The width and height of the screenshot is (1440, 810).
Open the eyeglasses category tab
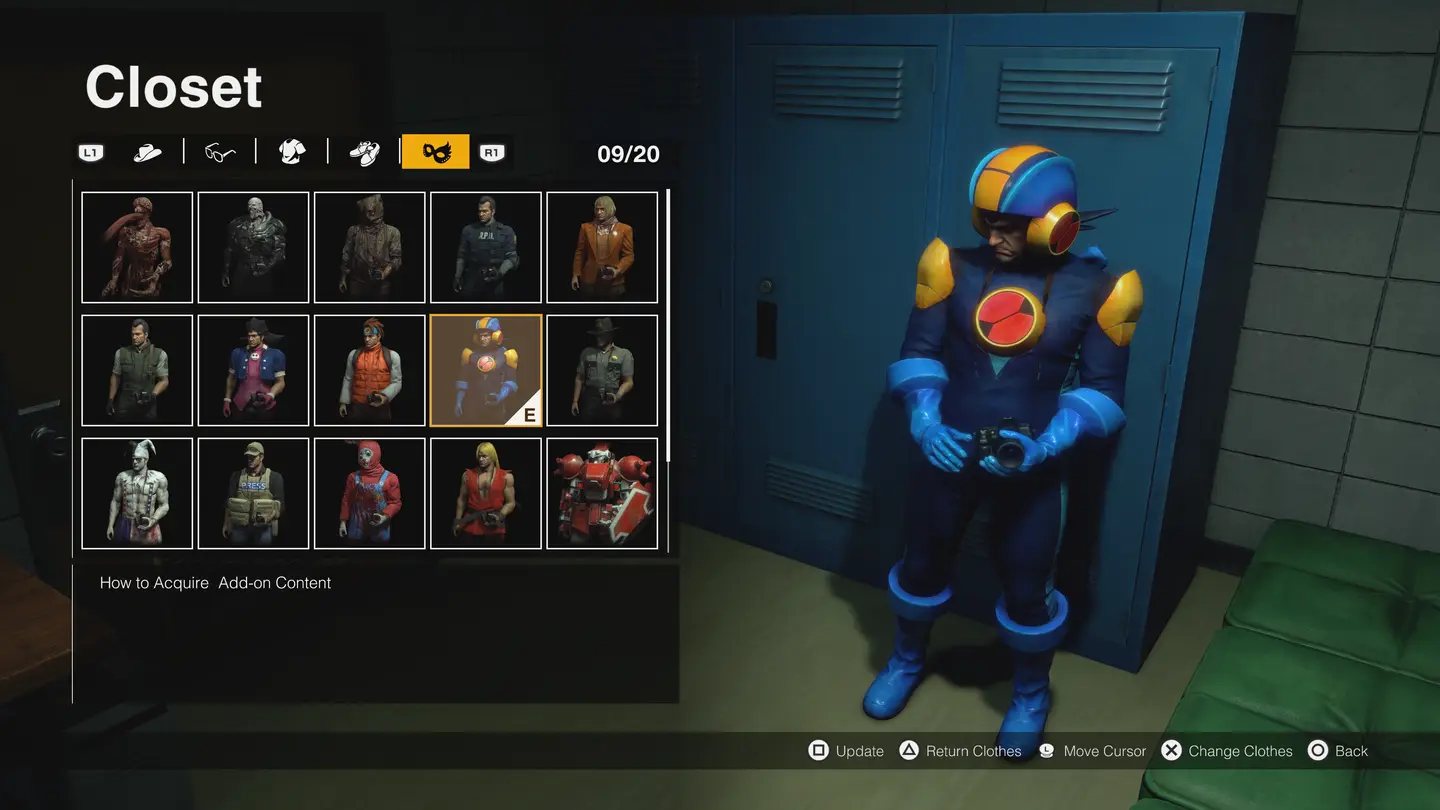point(220,152)
